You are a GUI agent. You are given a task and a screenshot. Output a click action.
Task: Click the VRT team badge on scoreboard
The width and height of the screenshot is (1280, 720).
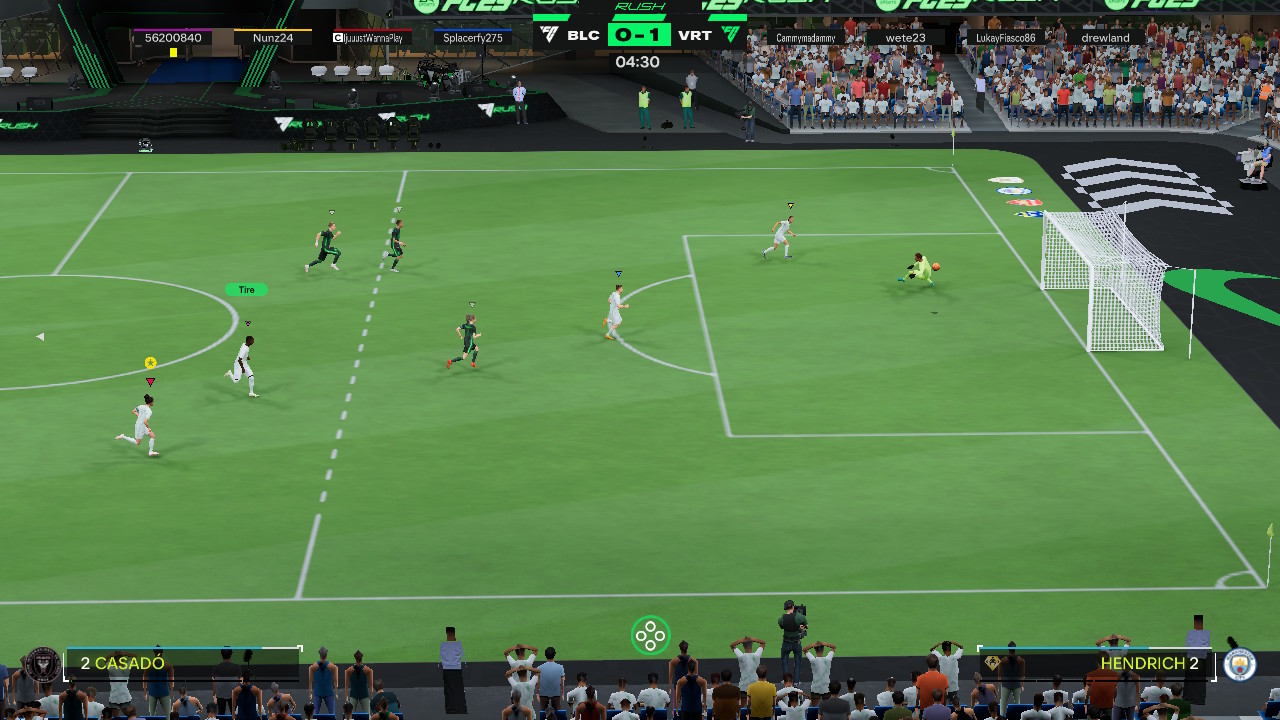tap(731, 35)
